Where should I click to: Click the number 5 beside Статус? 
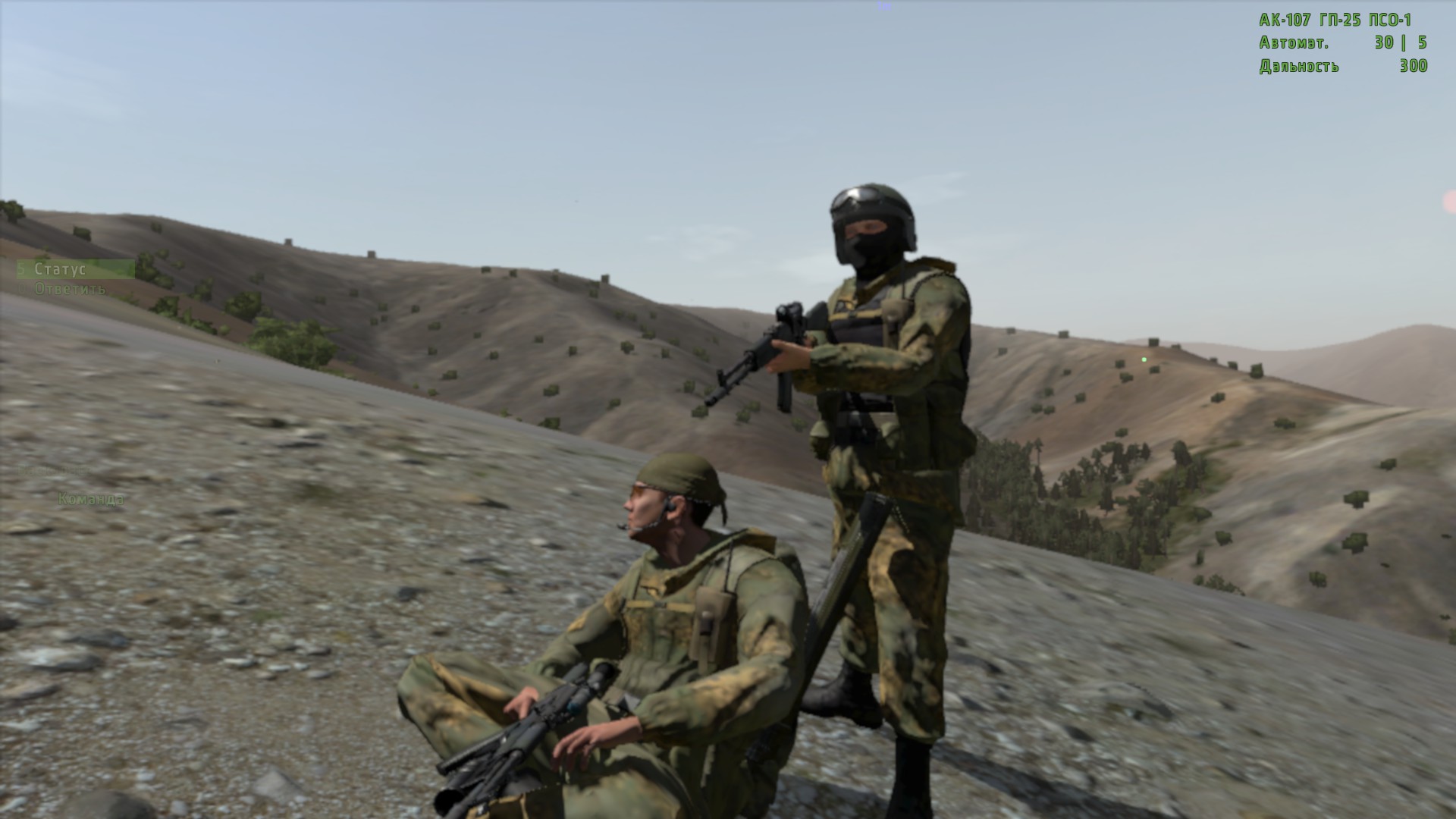pyautogui.click(x=22, y=268)
